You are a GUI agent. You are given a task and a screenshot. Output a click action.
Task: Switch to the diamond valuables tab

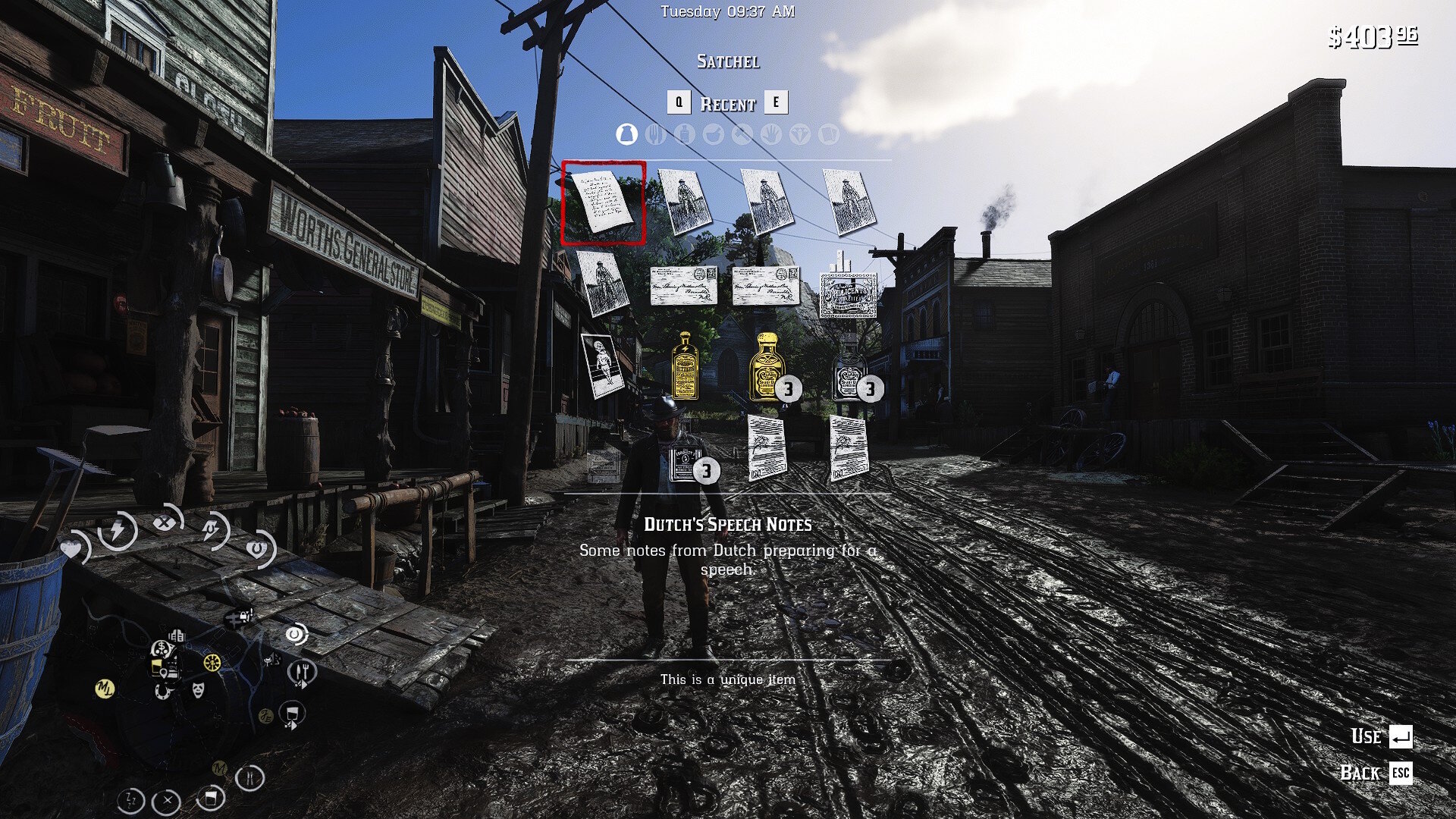point(799,135)
